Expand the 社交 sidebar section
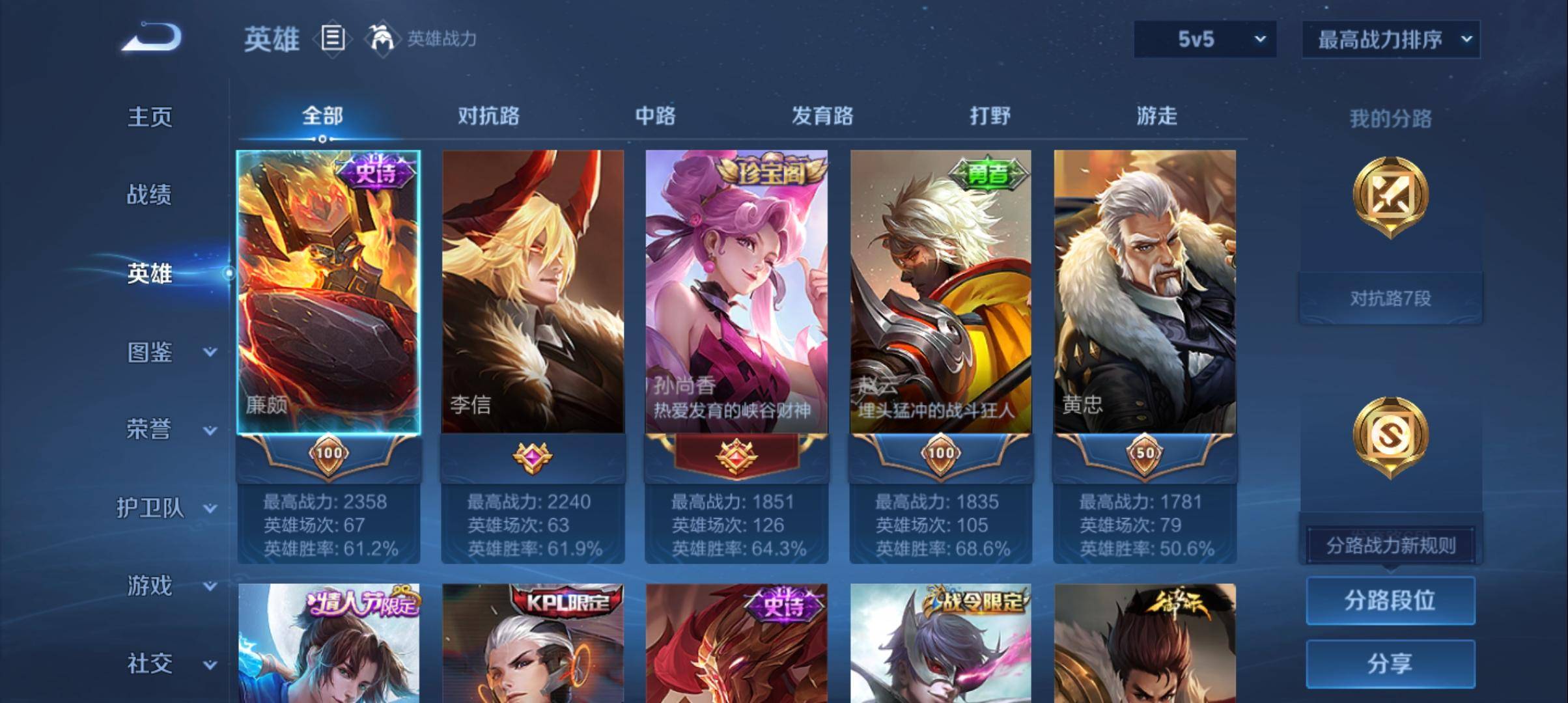The image size is (1568, 703). click(x=156, y=665)
